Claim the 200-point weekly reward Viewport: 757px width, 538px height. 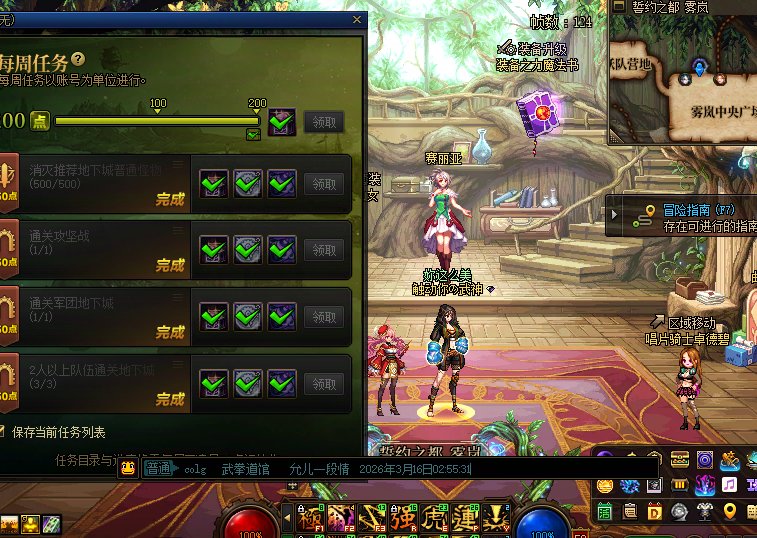click(x=323, y=122)
